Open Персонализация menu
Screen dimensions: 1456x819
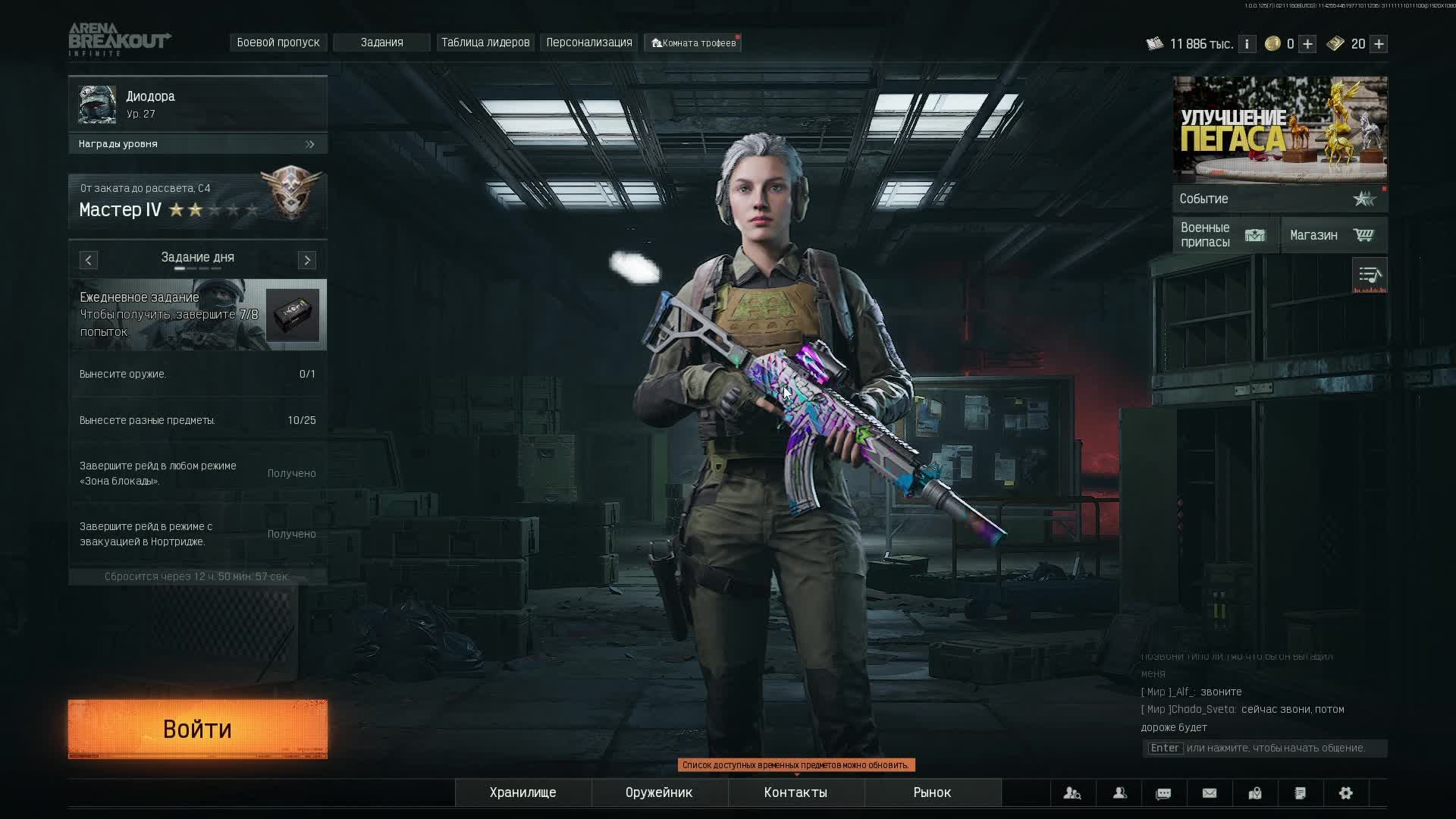pyautogui.click(x=589, y=42)
